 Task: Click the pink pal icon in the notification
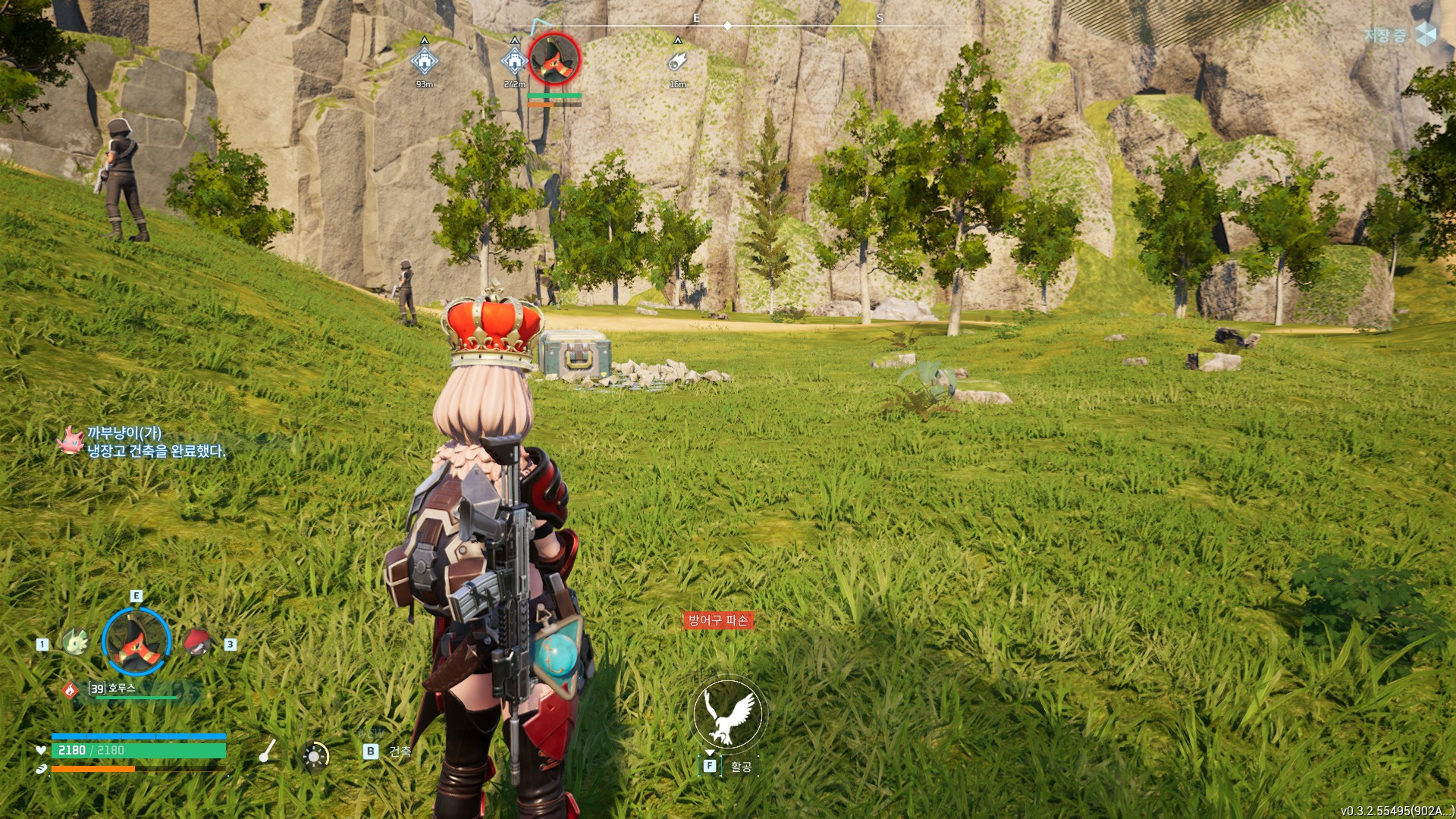71,441
